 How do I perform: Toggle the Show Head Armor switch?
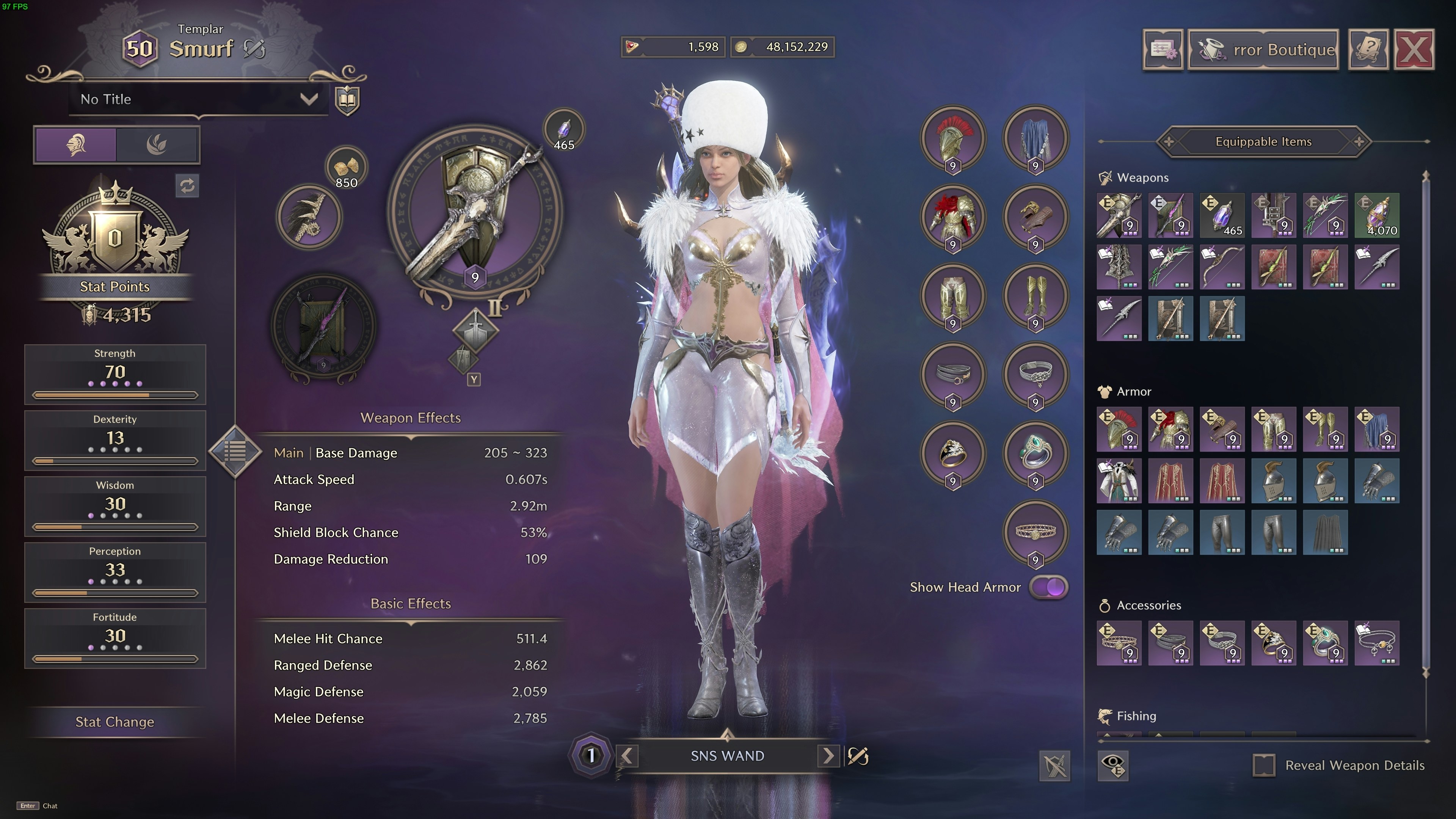click(1049, 587)
